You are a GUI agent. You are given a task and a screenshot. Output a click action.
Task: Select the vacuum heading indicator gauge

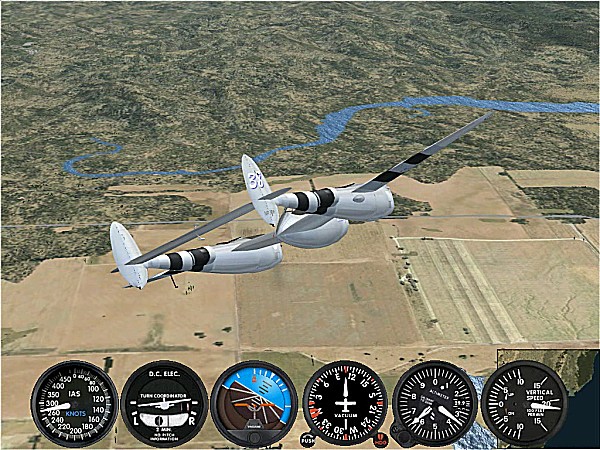(x=345, y=403)
